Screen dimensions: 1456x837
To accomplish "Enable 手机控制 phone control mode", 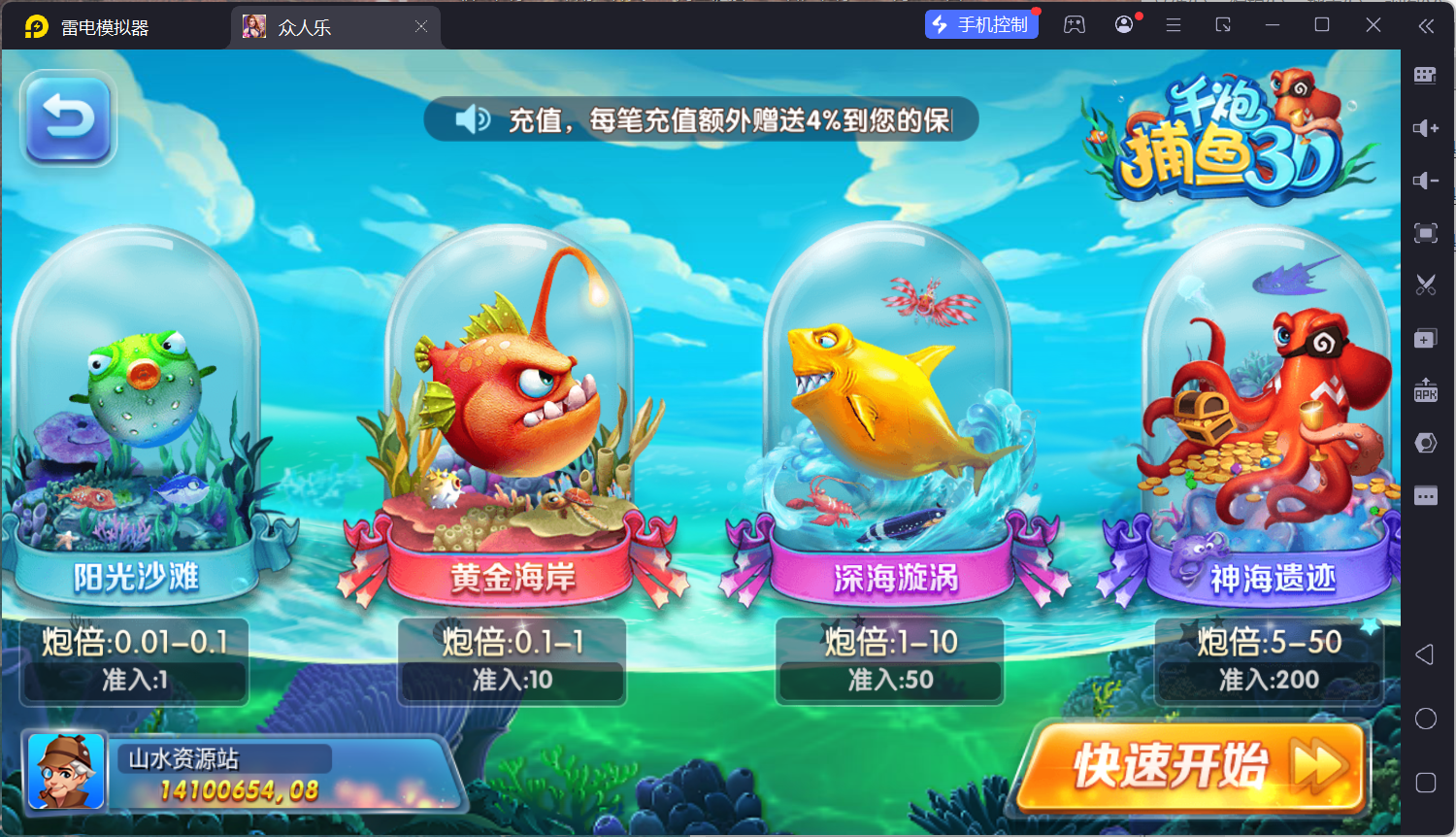I will [x=981, y=23].
